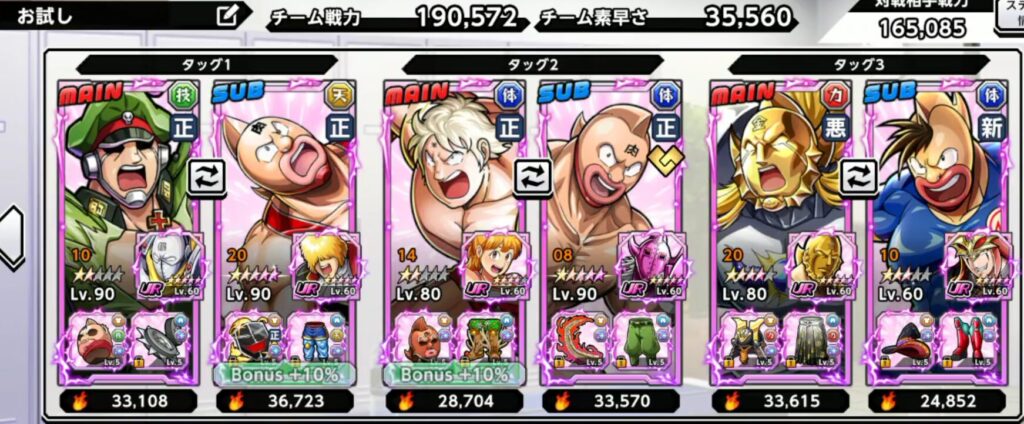This screenshot has width=1024, height=424.
Task: Swap main and sub in Tag 3
Action: pos(858,177)
